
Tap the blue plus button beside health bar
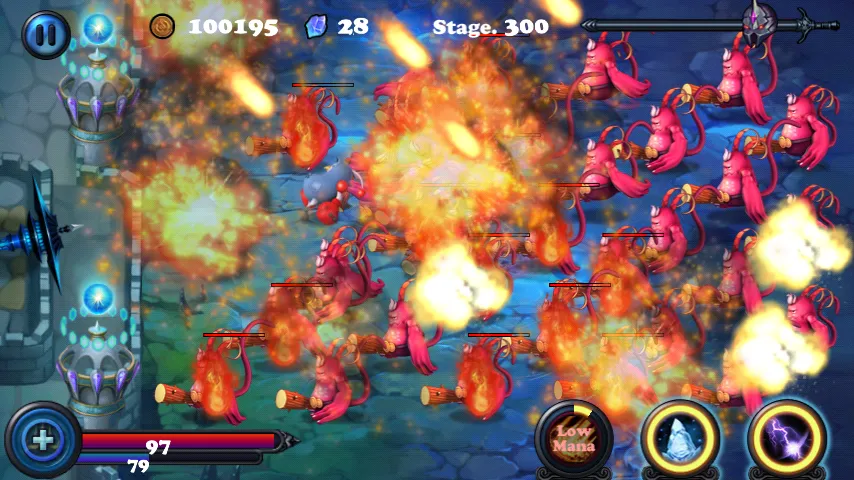(42, 440)
